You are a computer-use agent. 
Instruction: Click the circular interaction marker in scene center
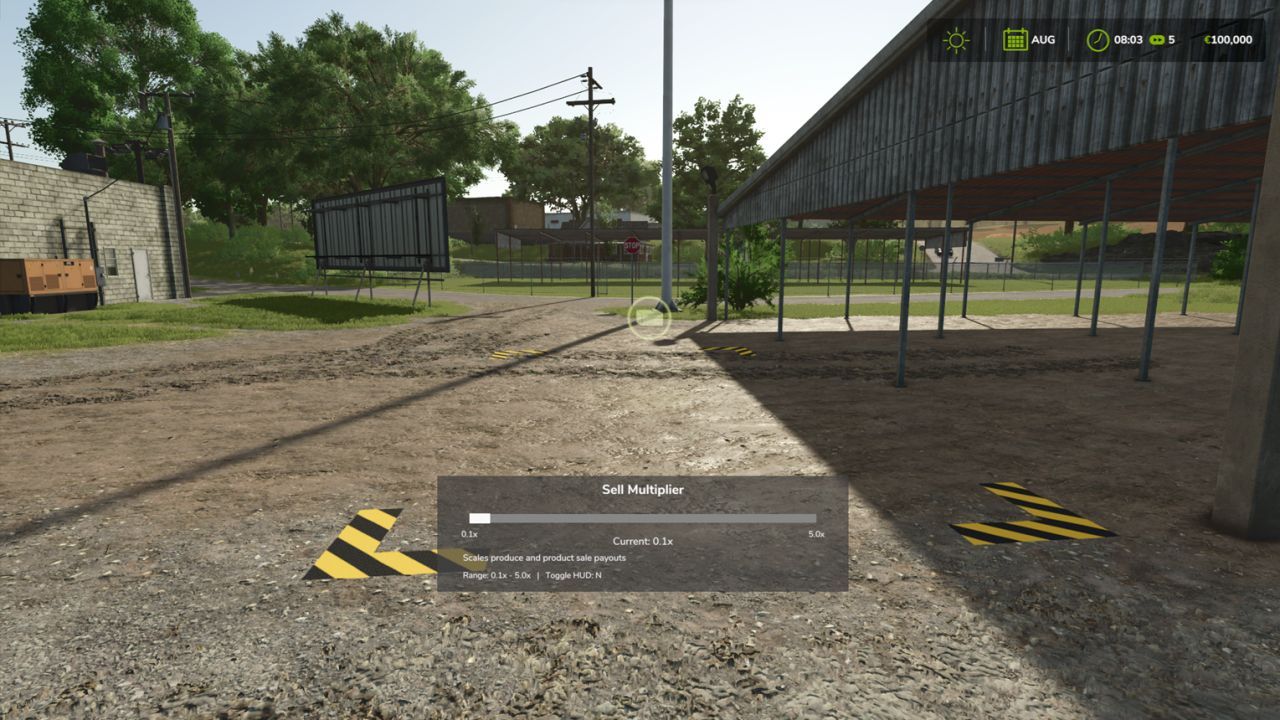tap(651, 318)
